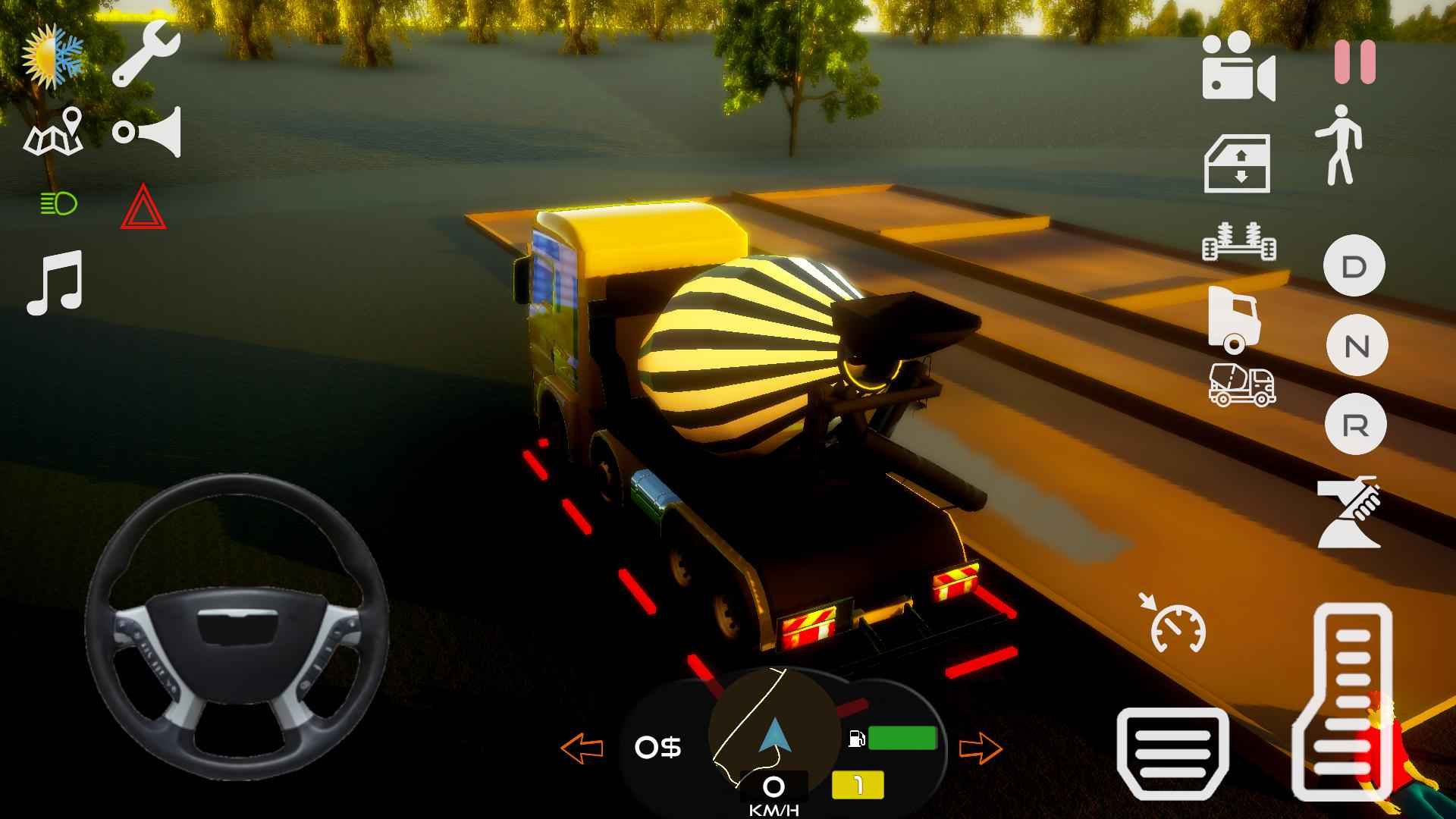Shift into Reverse gear
Screen dimensions: 1456x819
[x=1356, y=425]
